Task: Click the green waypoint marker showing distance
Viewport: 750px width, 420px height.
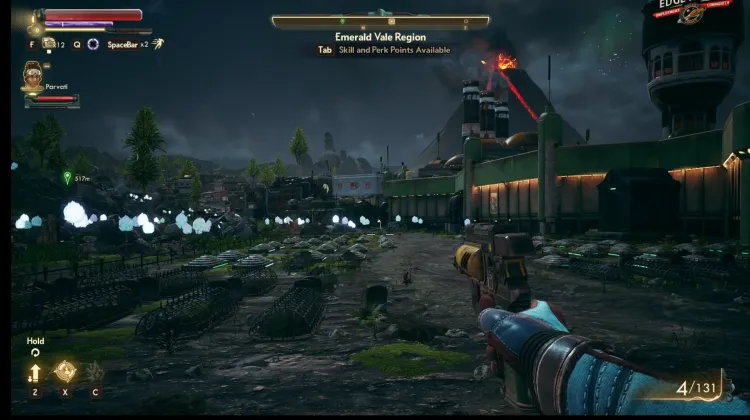Action: (x=67, y=178)
